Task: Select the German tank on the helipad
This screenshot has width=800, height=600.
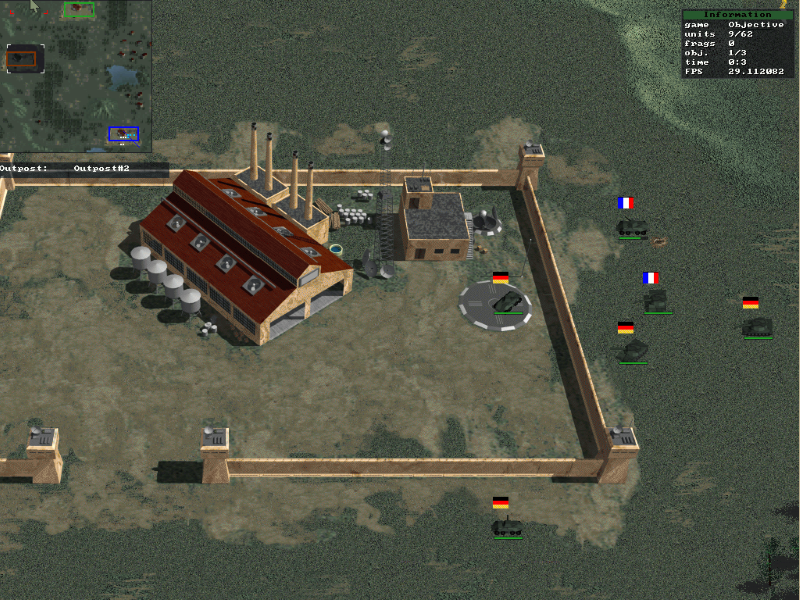Action: coord(508,301)
